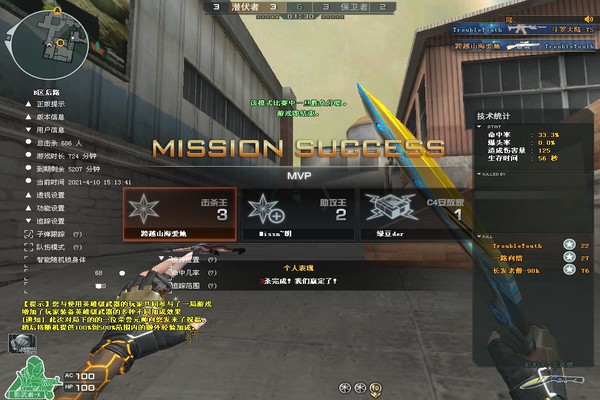Toggle the 队伤模式 checkbox
The width and height of the screenshot is (600, 400).
click(x=30, y=246)
